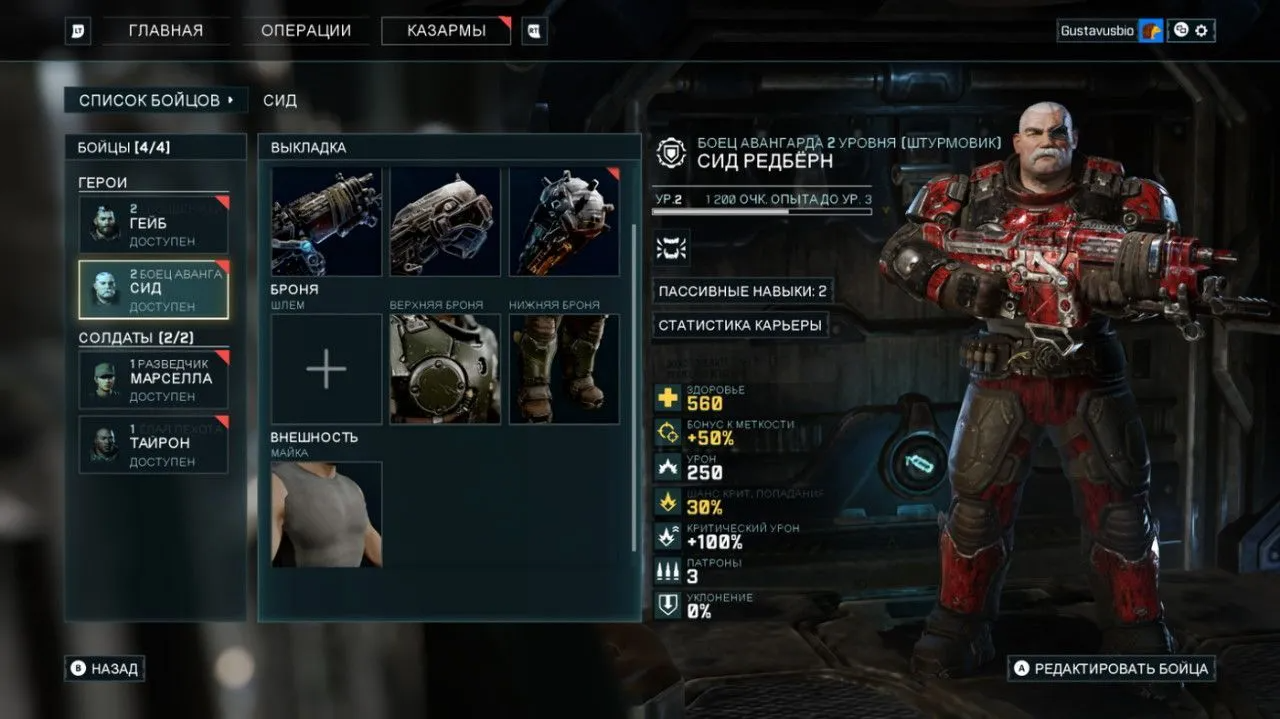1280x719 pixels.
Task: Select the Казармы tab
Action: (446, 31)
